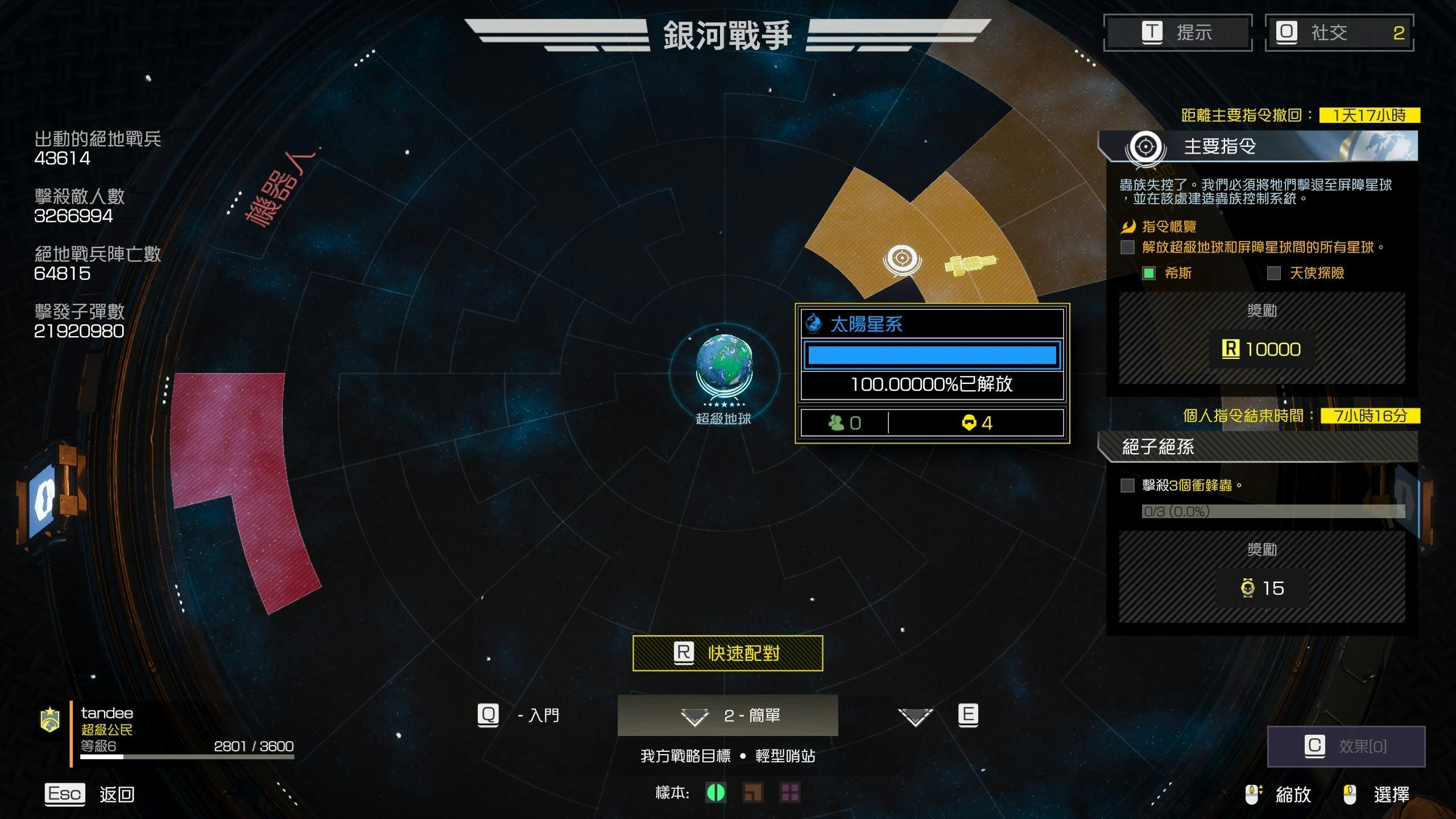This screenshot has height=819, width=1456.
Task: Click the 返回 back button
Action: [x=90, y=794]
